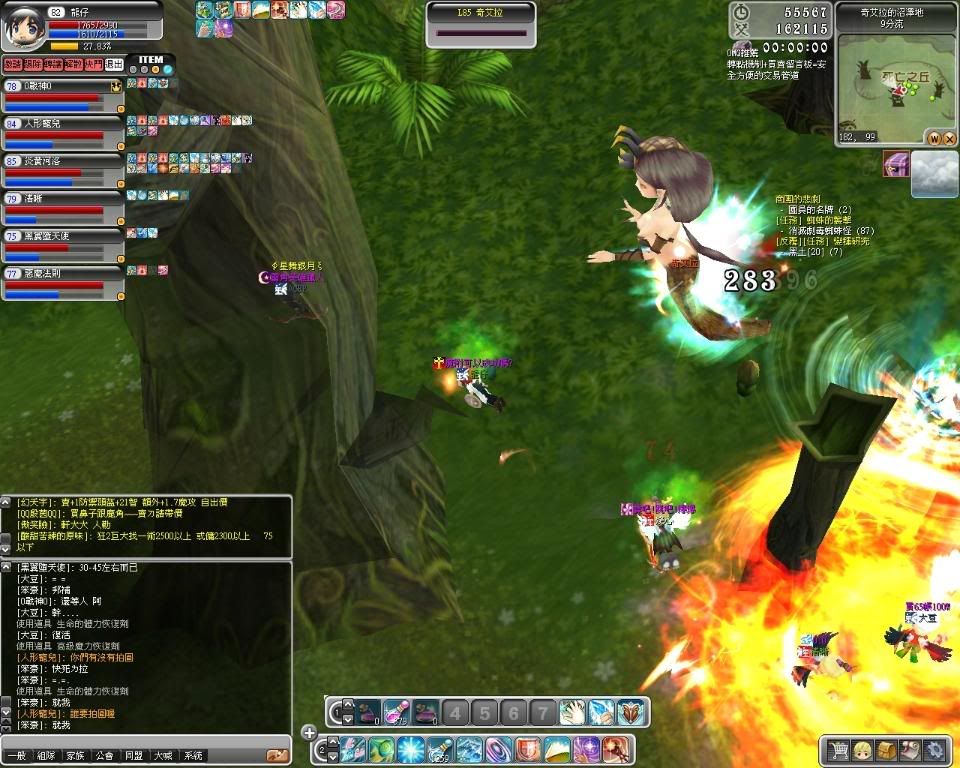
Task: Click the 退出 leave-party button
Action: tap(114, 64)
